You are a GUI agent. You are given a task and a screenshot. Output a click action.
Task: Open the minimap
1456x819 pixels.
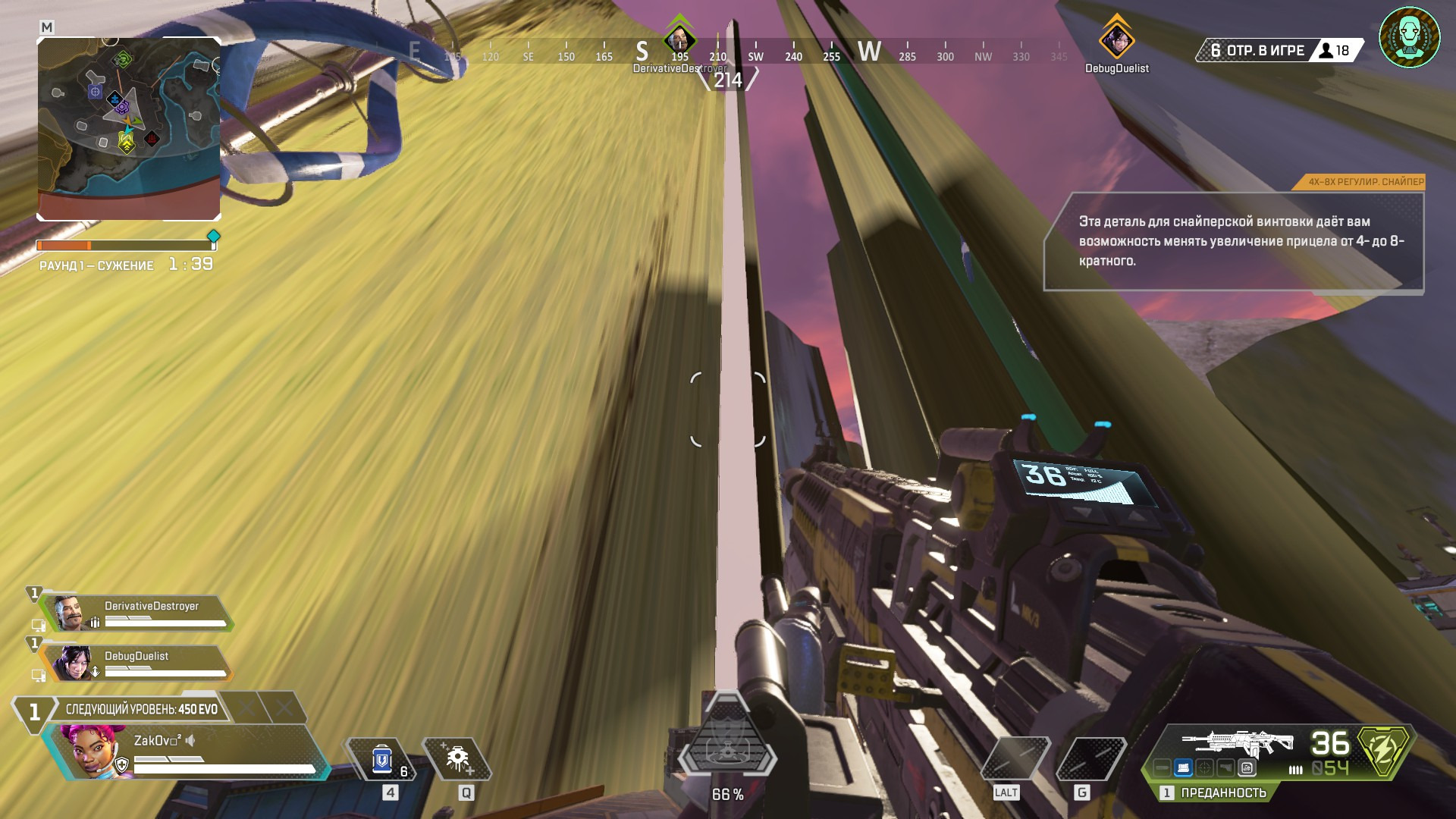pyautogui.click(x=128, y=129)
